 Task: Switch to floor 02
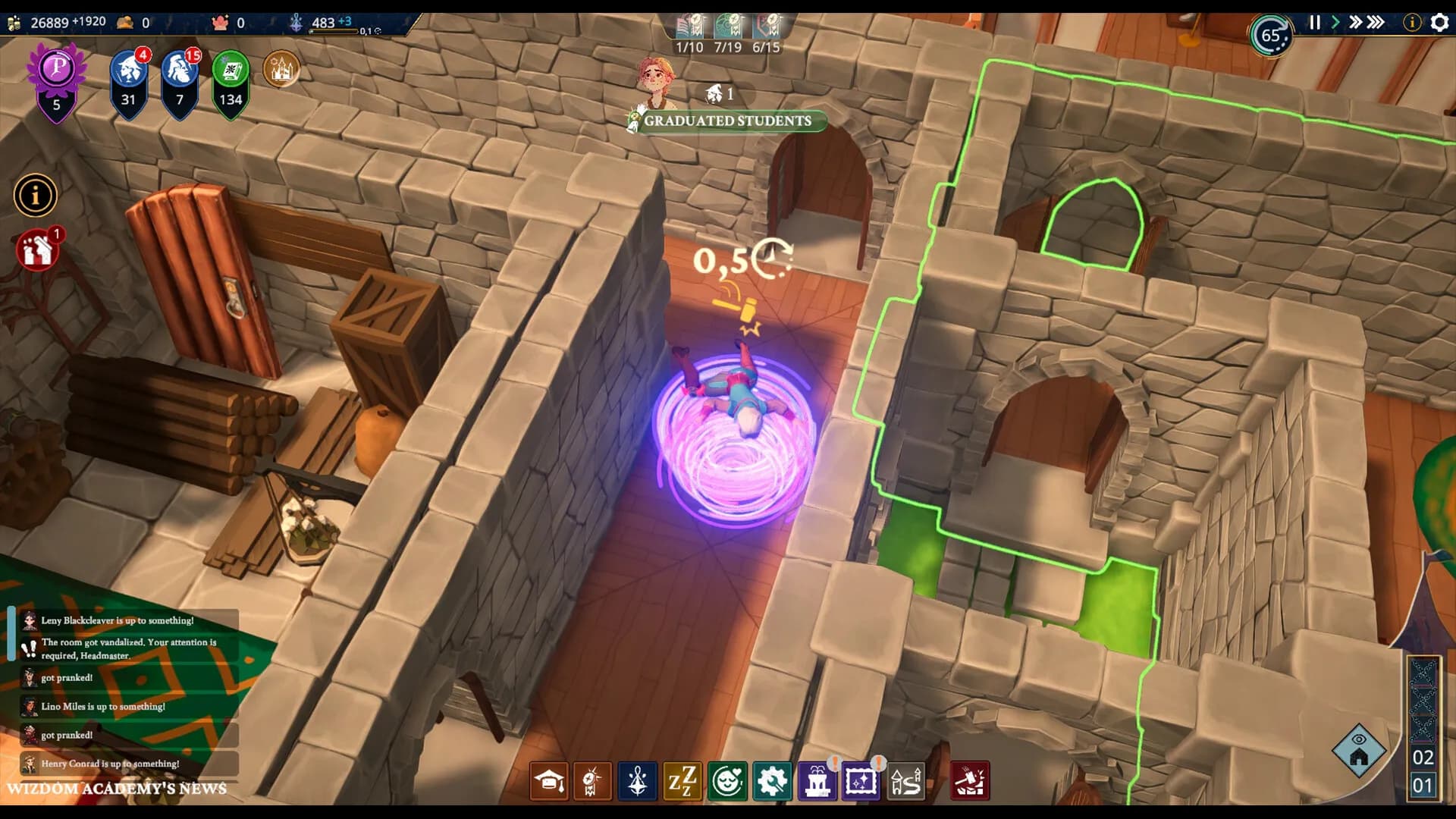(x=1425, y=756)
